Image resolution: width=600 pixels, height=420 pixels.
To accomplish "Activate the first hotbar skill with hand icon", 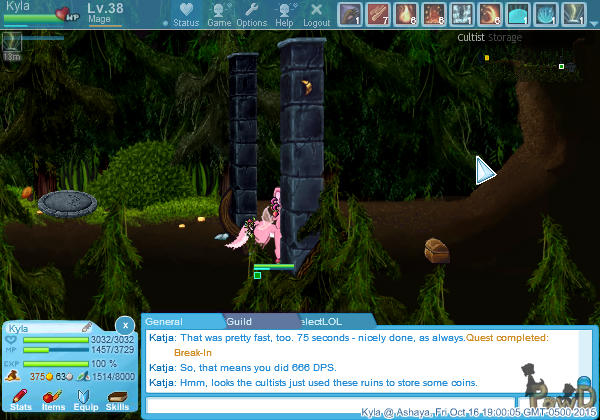I will (349, 14).
